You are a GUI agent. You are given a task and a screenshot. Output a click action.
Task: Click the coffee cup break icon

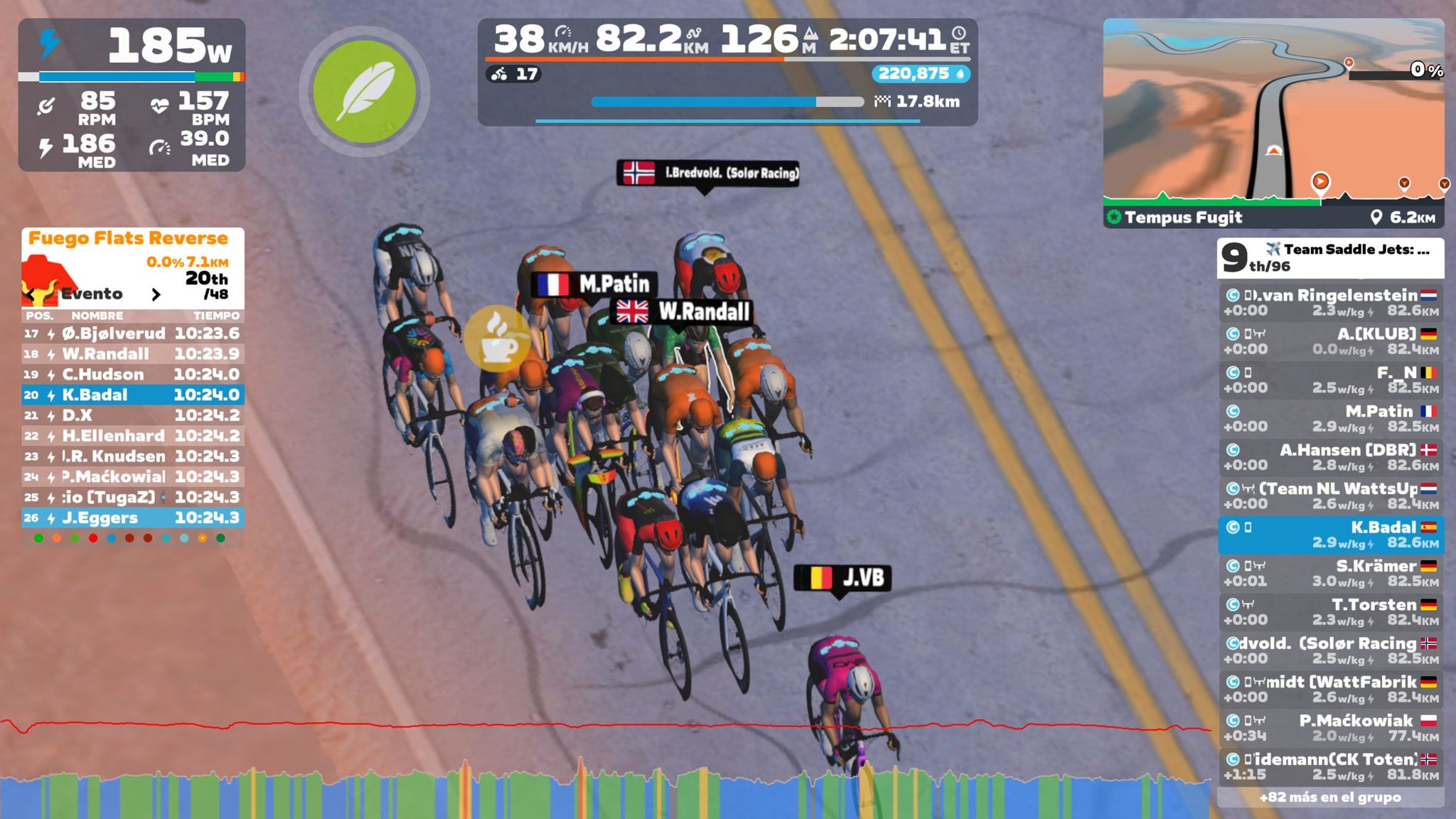click(x=498, y=339)
